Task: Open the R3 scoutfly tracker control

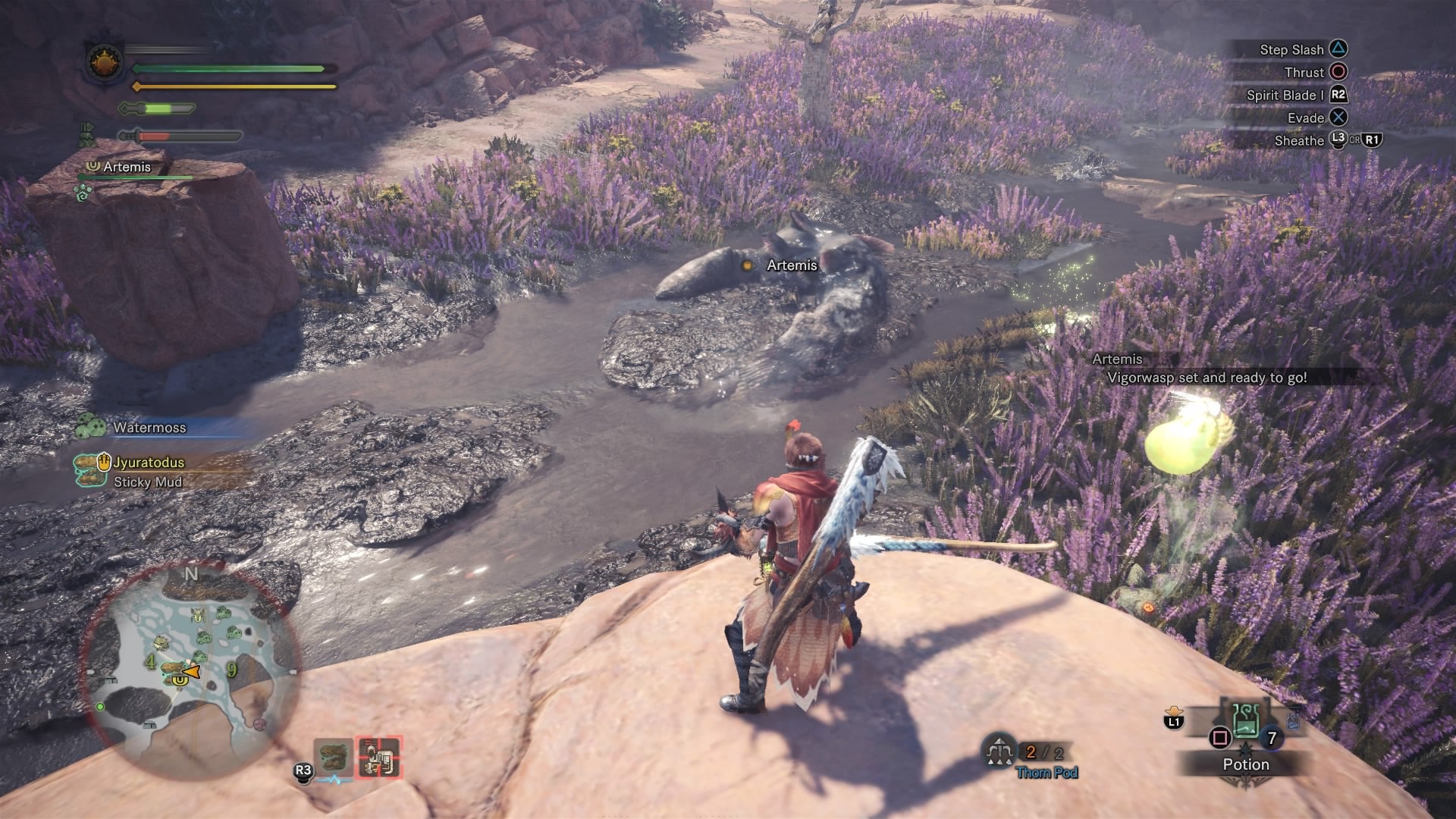Action: click(x=305, y=770)
